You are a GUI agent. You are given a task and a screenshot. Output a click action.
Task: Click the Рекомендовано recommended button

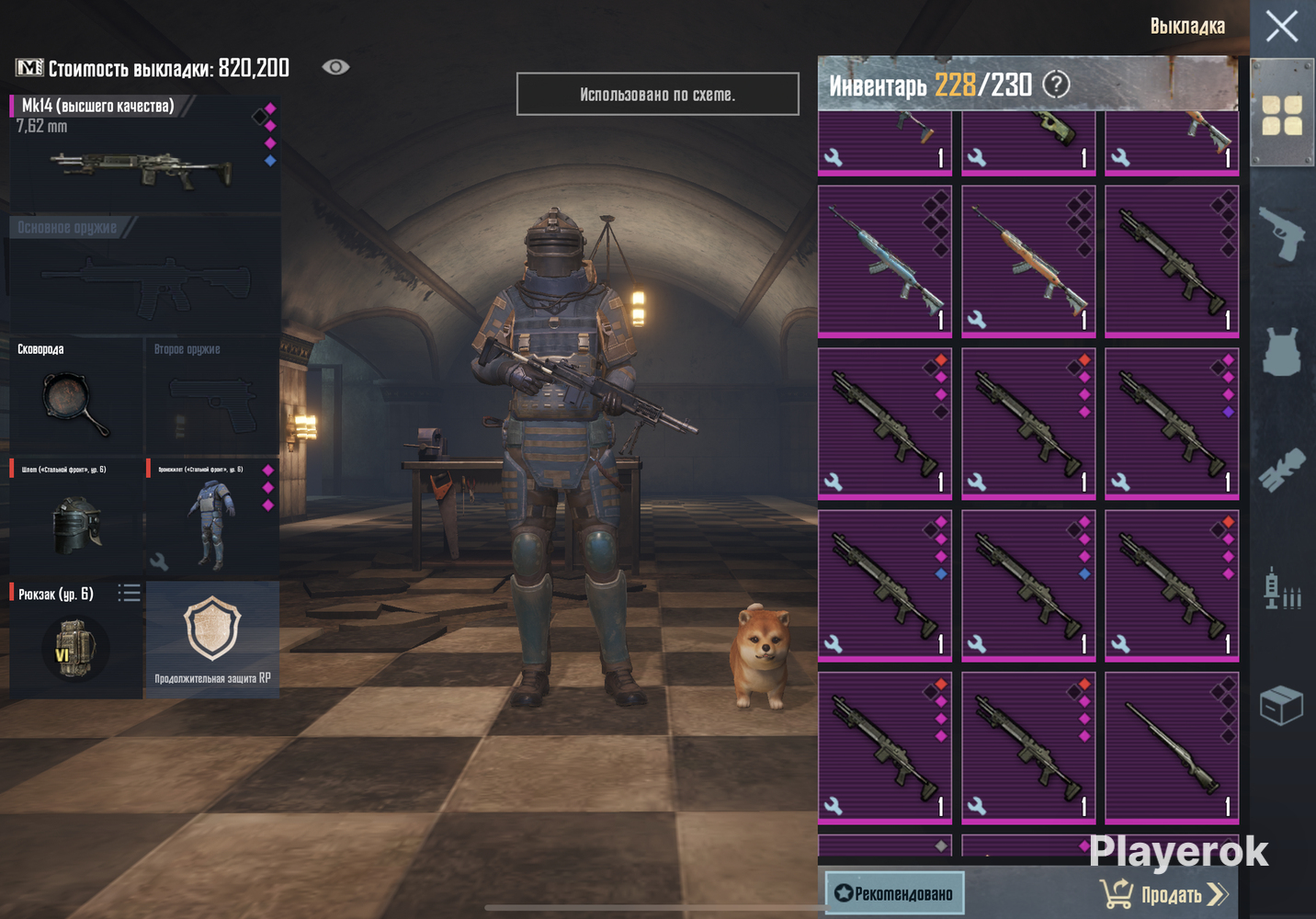[x=894, y=893]
